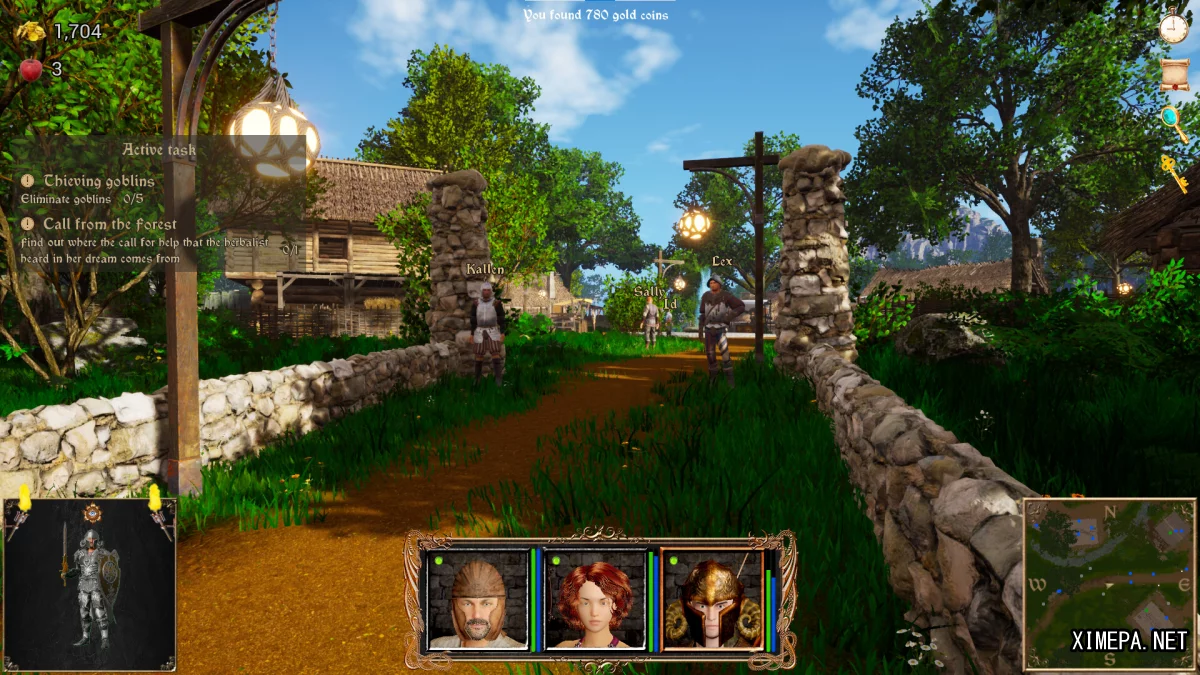Open the quest scroll journal

click(1175, 74)
